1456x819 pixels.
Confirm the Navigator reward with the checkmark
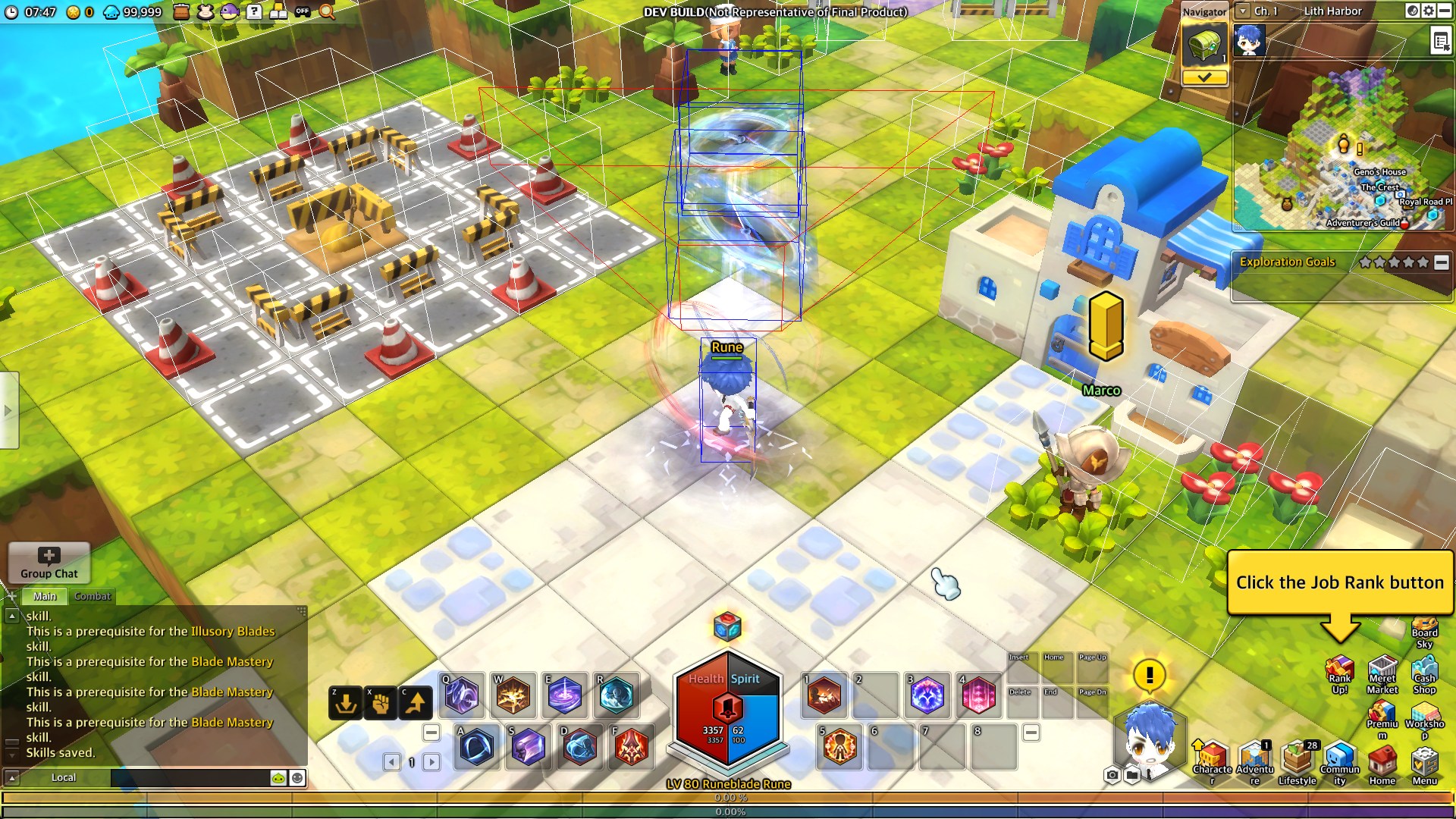point(1205,78)
